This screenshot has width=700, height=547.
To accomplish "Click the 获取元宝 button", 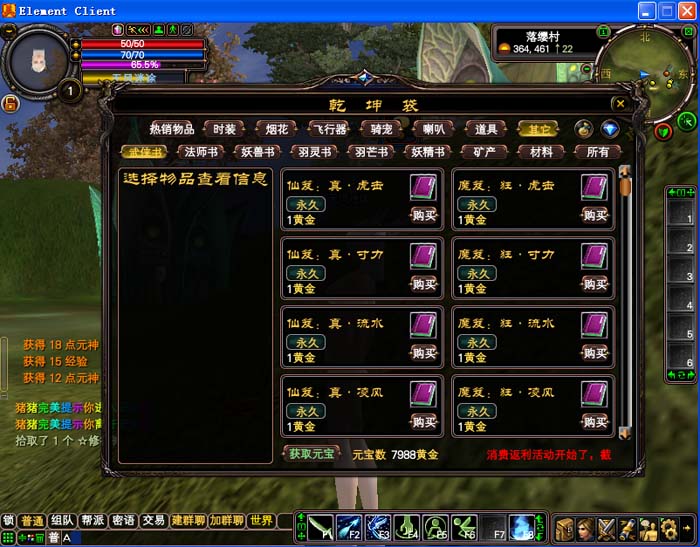I will click(x=310, y=454).
